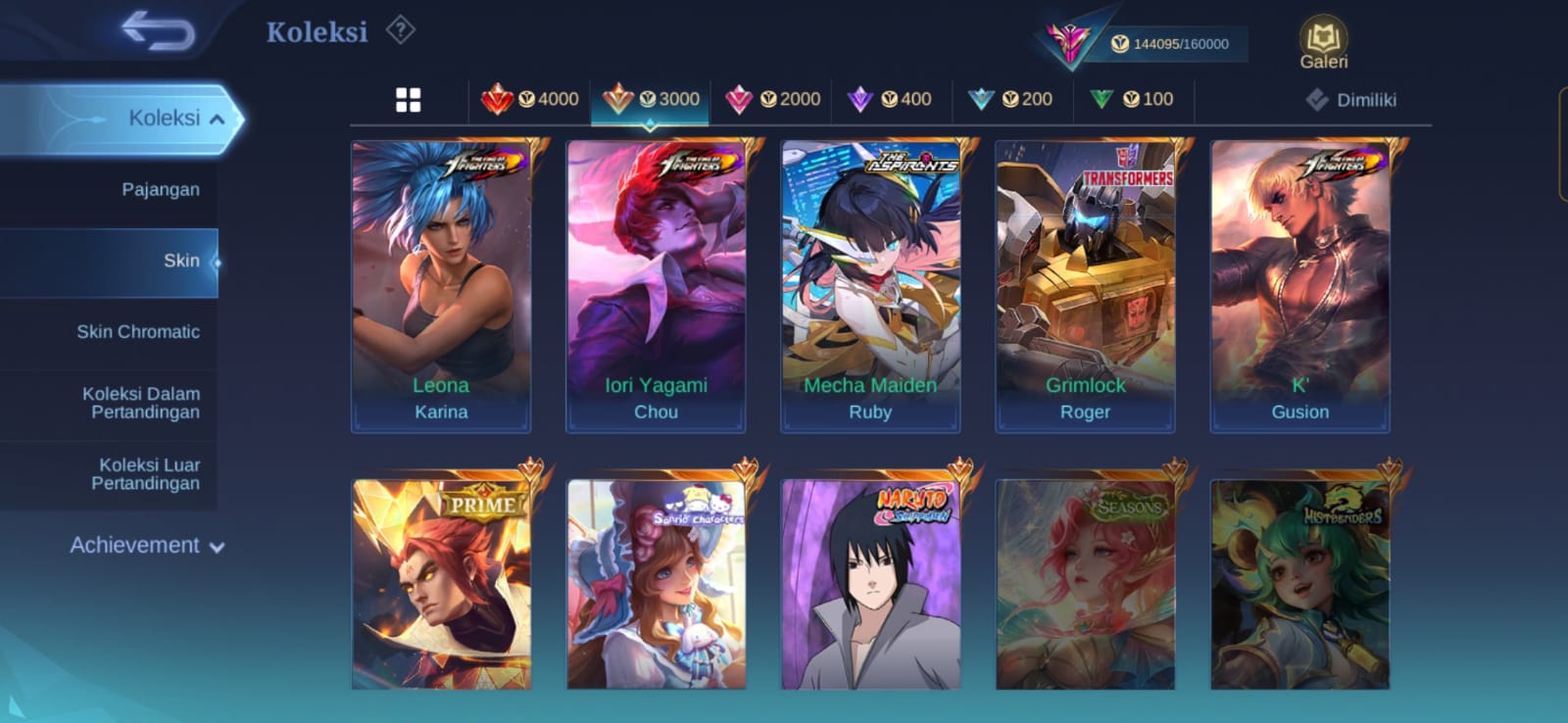
Task: Expand the Achievement section
Action: [x=147, y=546]
